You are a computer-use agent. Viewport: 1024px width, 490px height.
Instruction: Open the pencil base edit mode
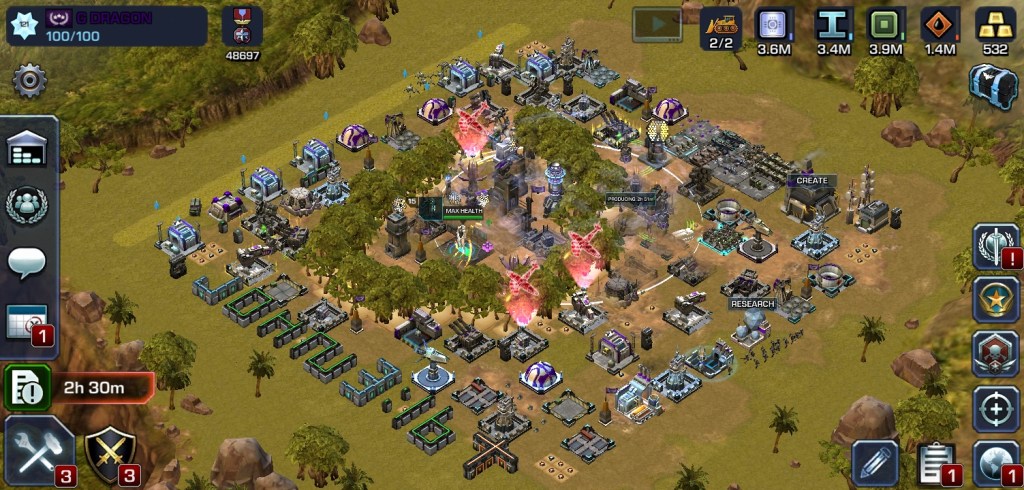tap(876, 461)
